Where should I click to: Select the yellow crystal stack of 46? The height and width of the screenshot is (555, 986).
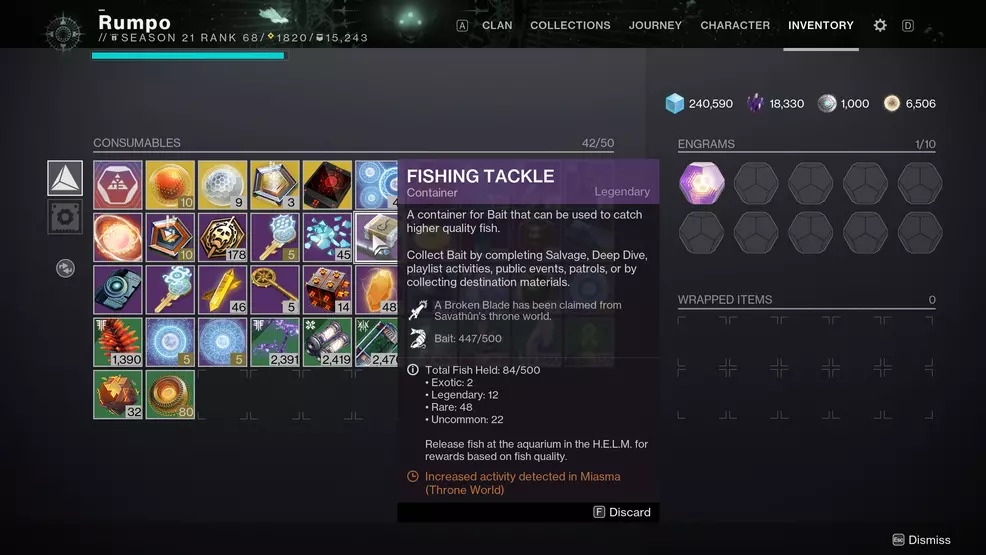(x=222, y=289)
